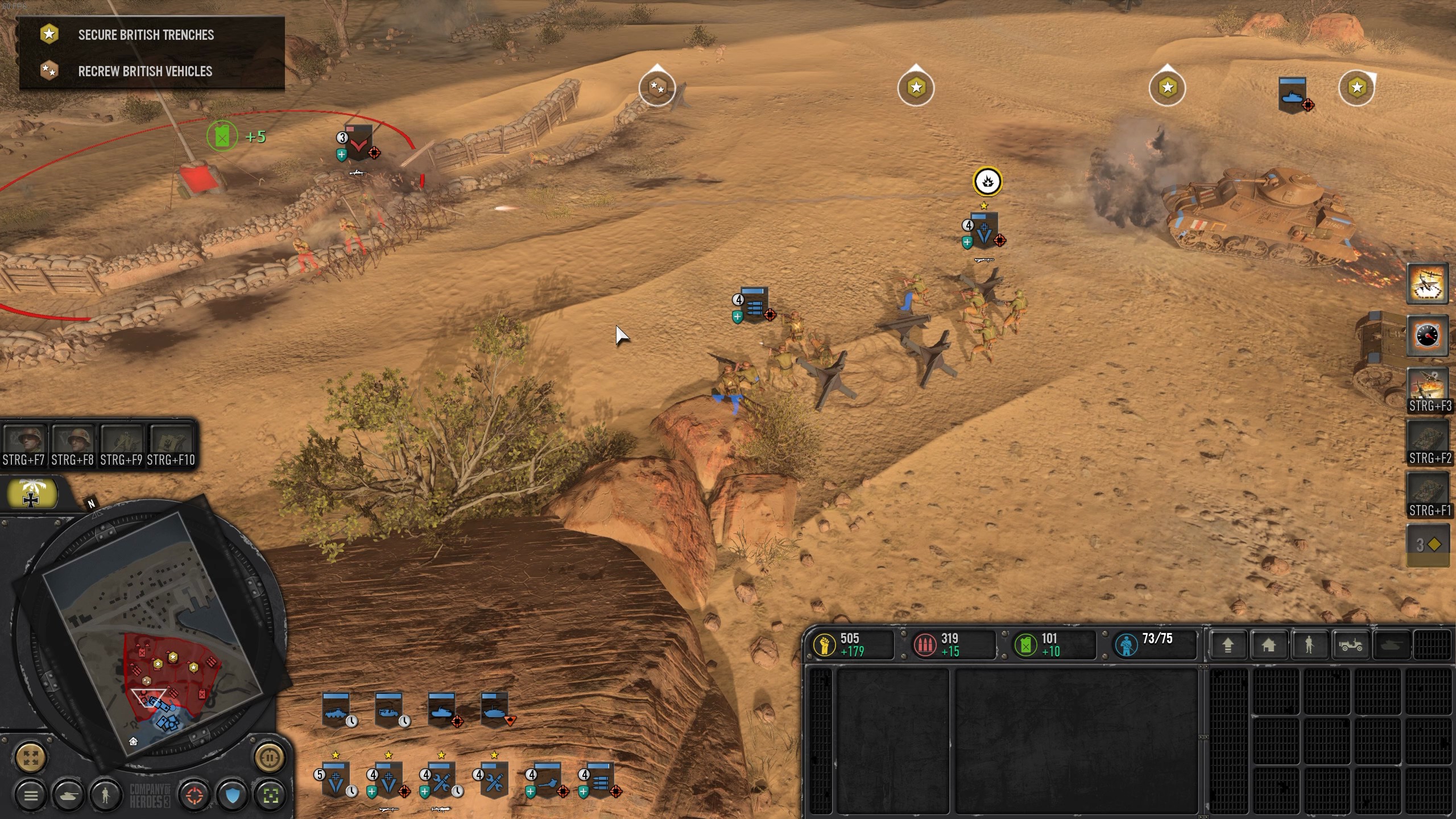Click the tank icon button under the minimap

pos(68,795)
